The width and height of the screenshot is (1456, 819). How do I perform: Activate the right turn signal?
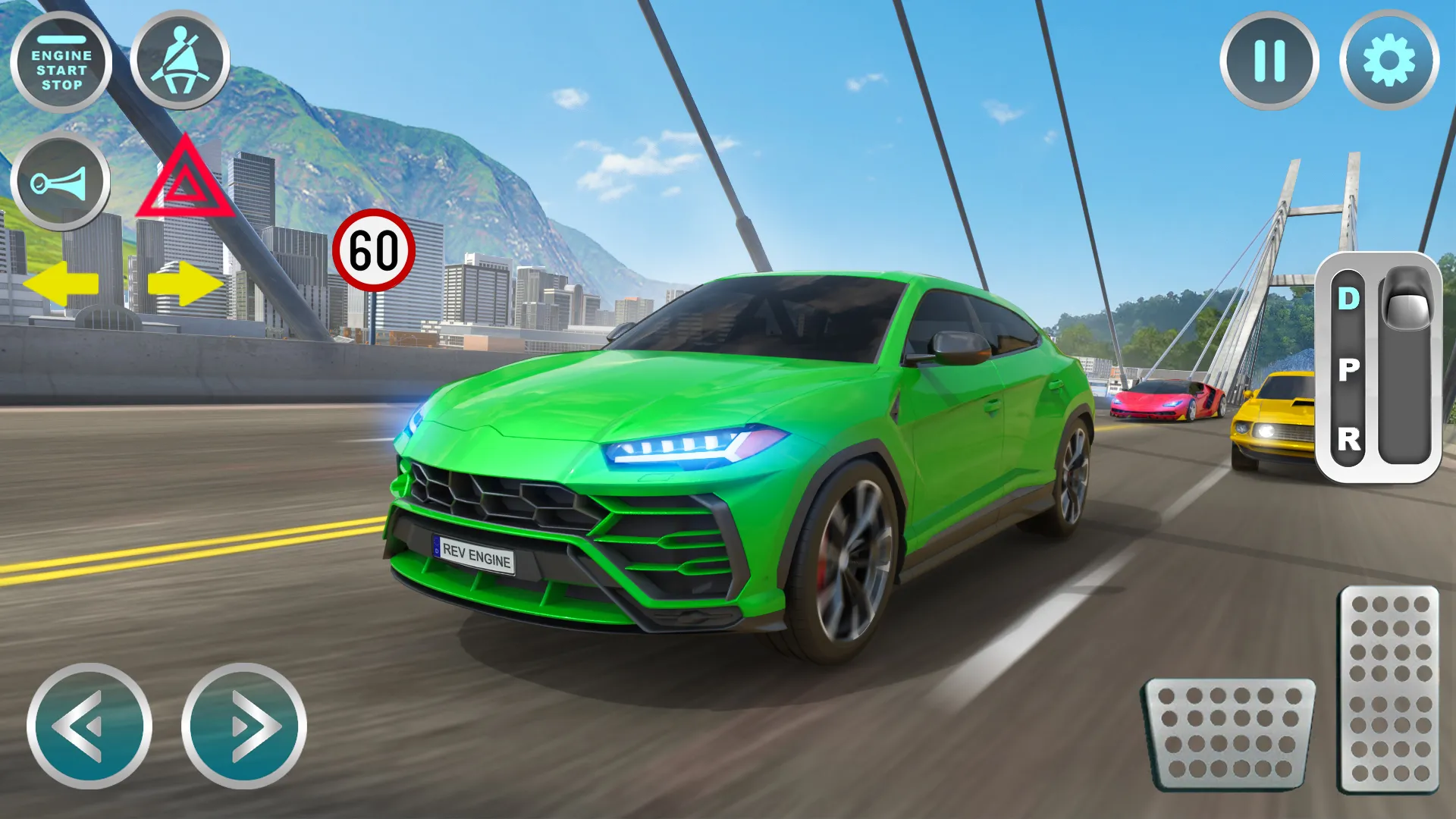184,283
